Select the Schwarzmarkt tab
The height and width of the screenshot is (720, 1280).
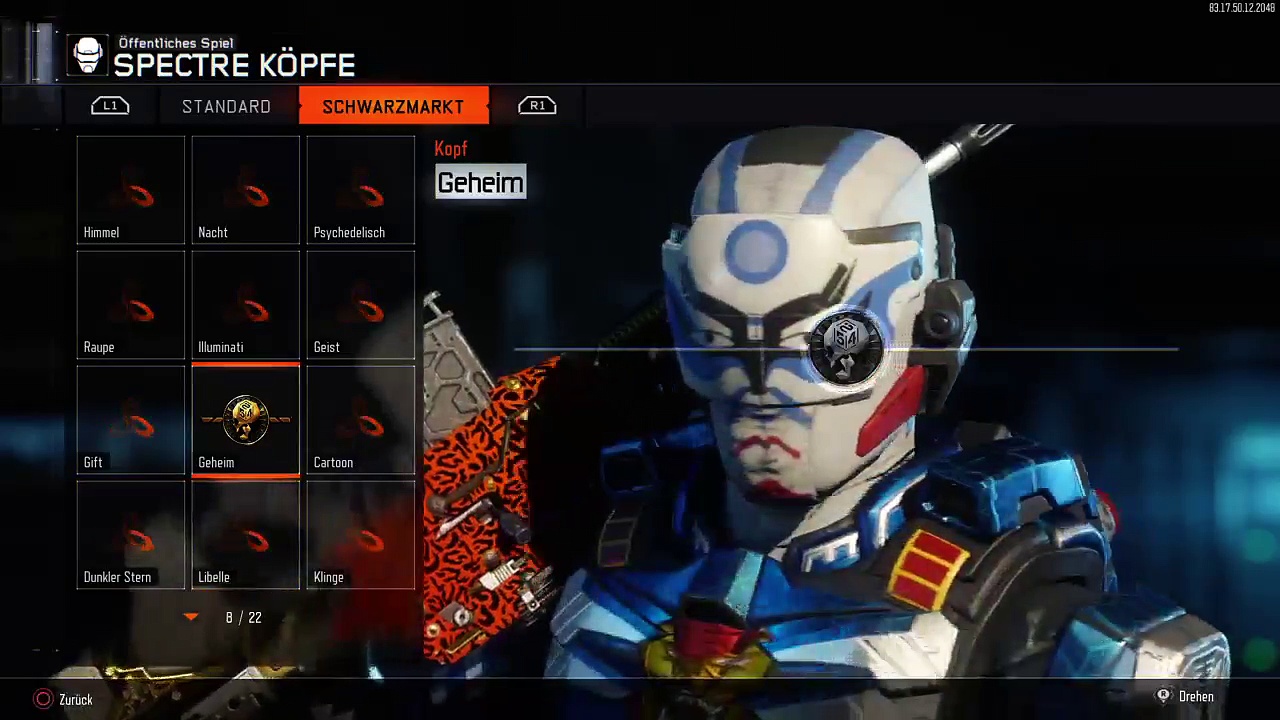393,106
